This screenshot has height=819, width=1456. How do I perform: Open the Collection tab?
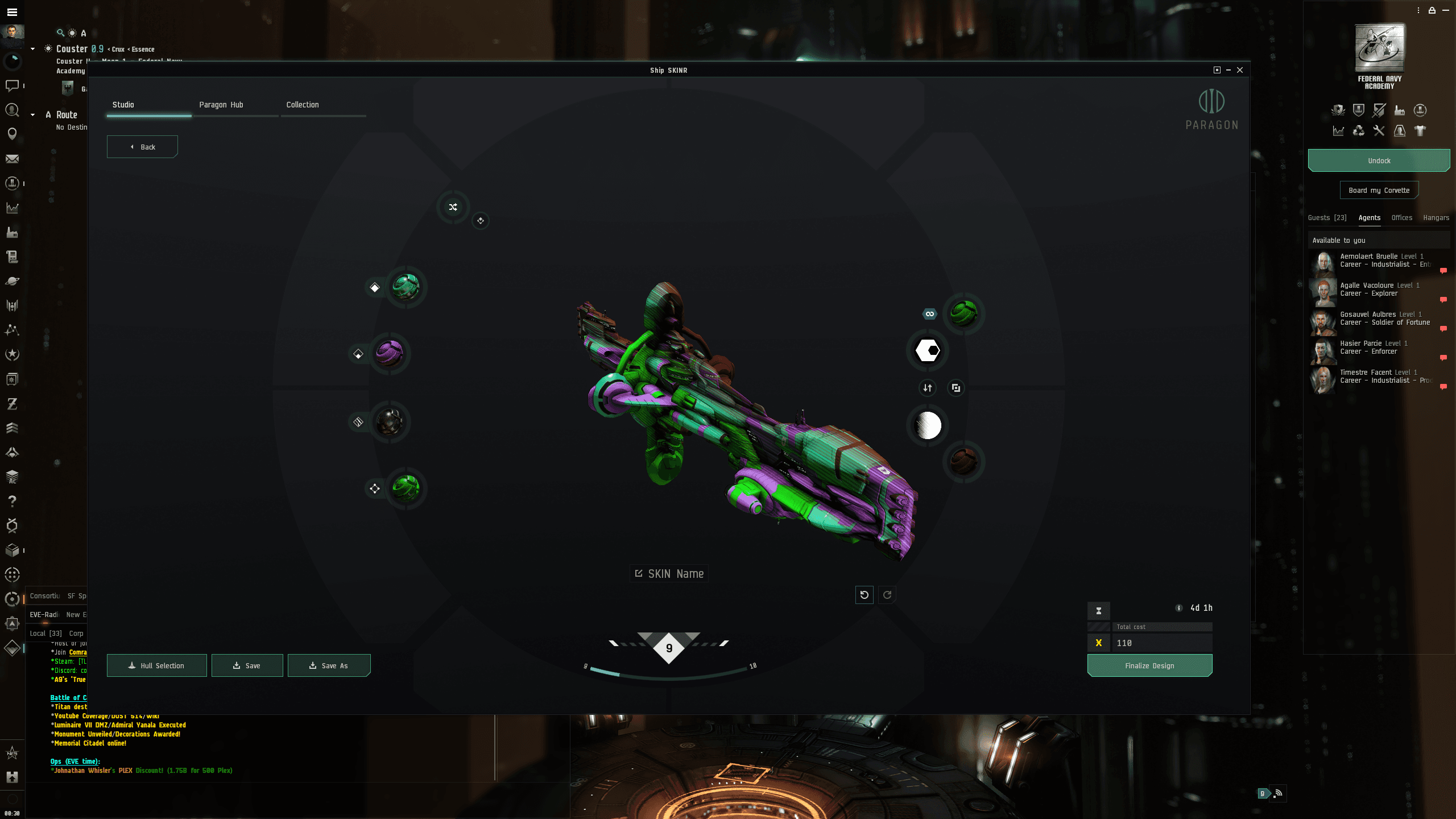pos(303,105)
